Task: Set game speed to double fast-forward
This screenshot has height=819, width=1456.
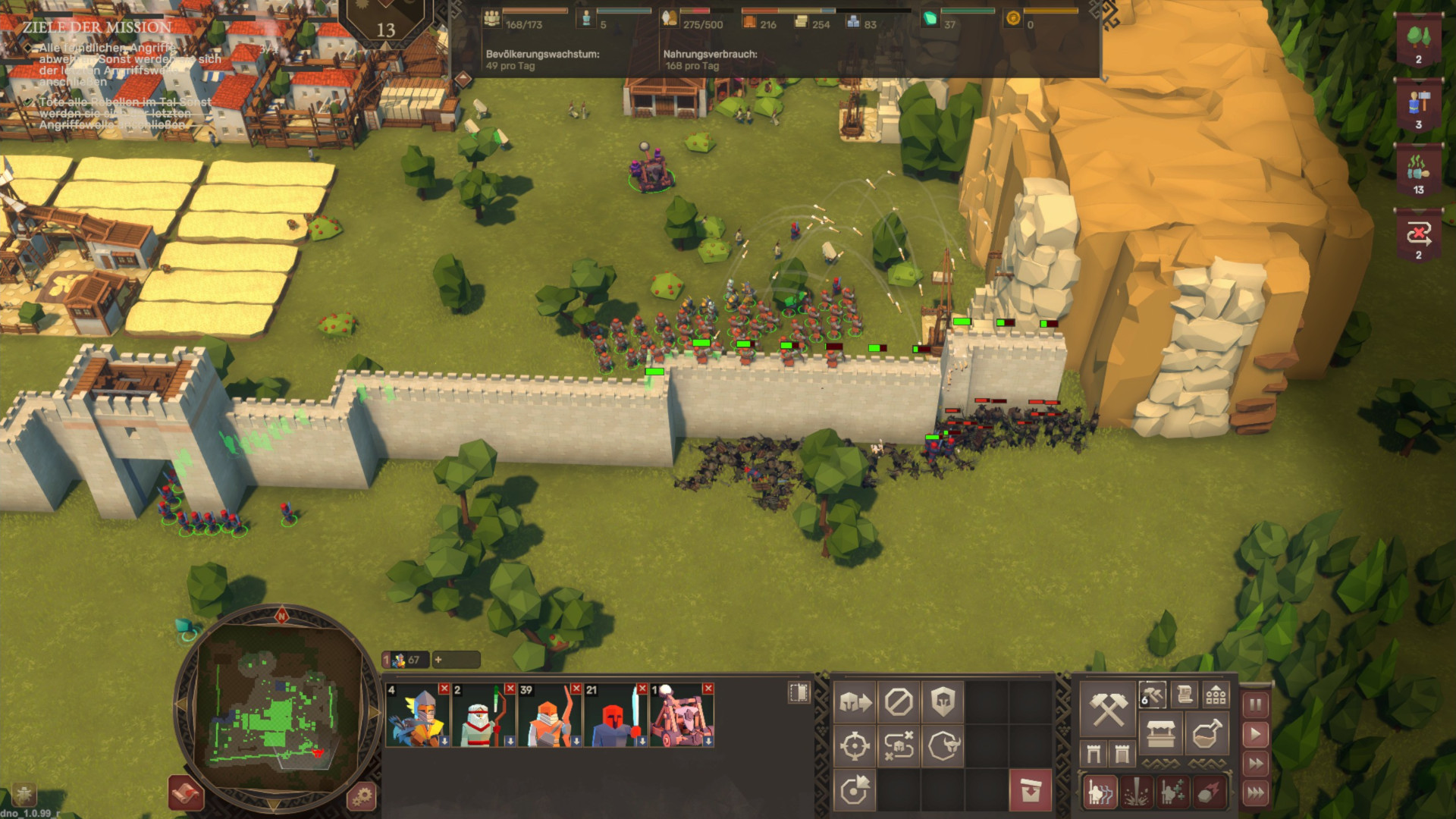Action: click(1256, 763)
